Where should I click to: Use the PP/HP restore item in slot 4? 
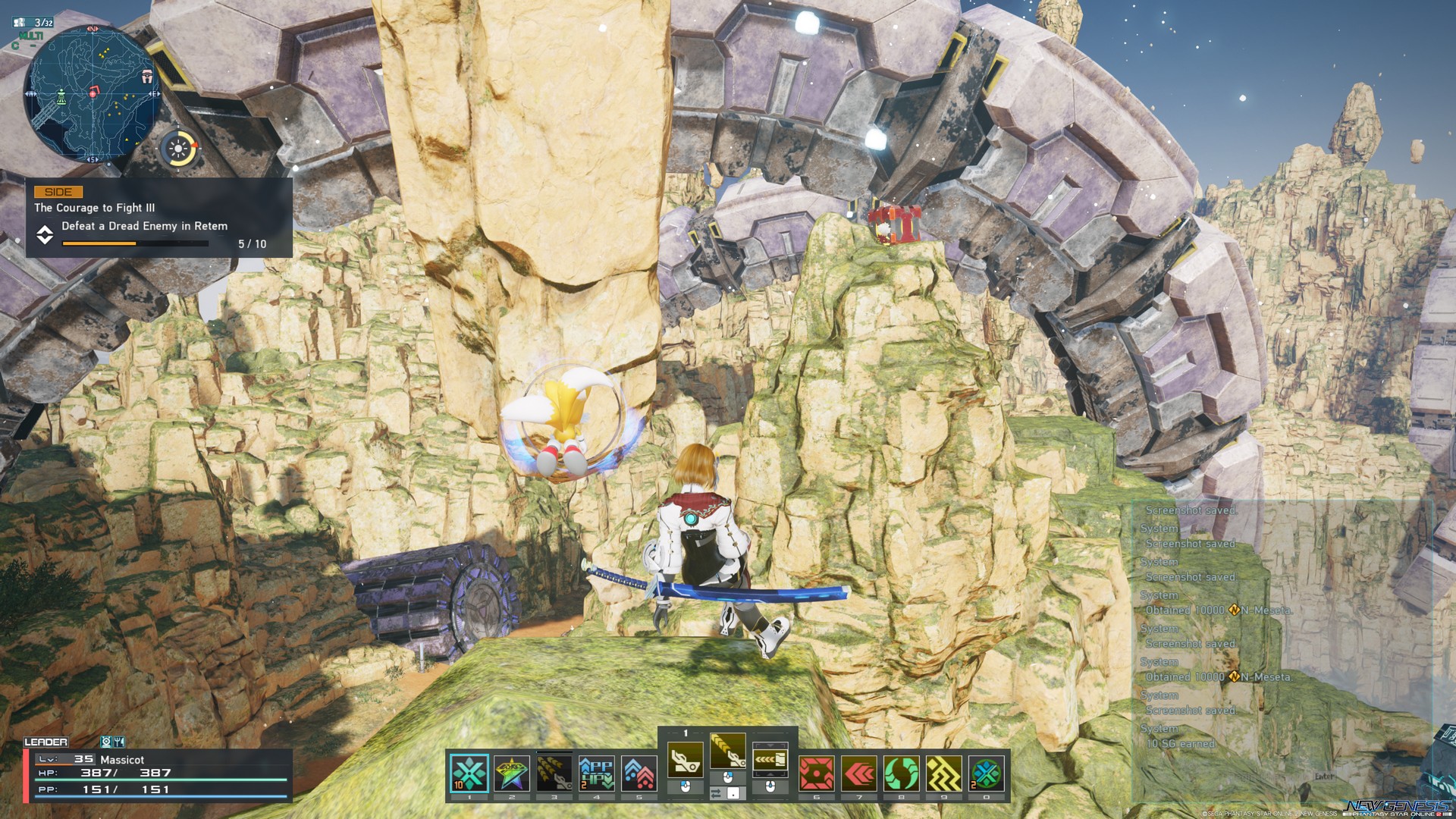(596, 772)
